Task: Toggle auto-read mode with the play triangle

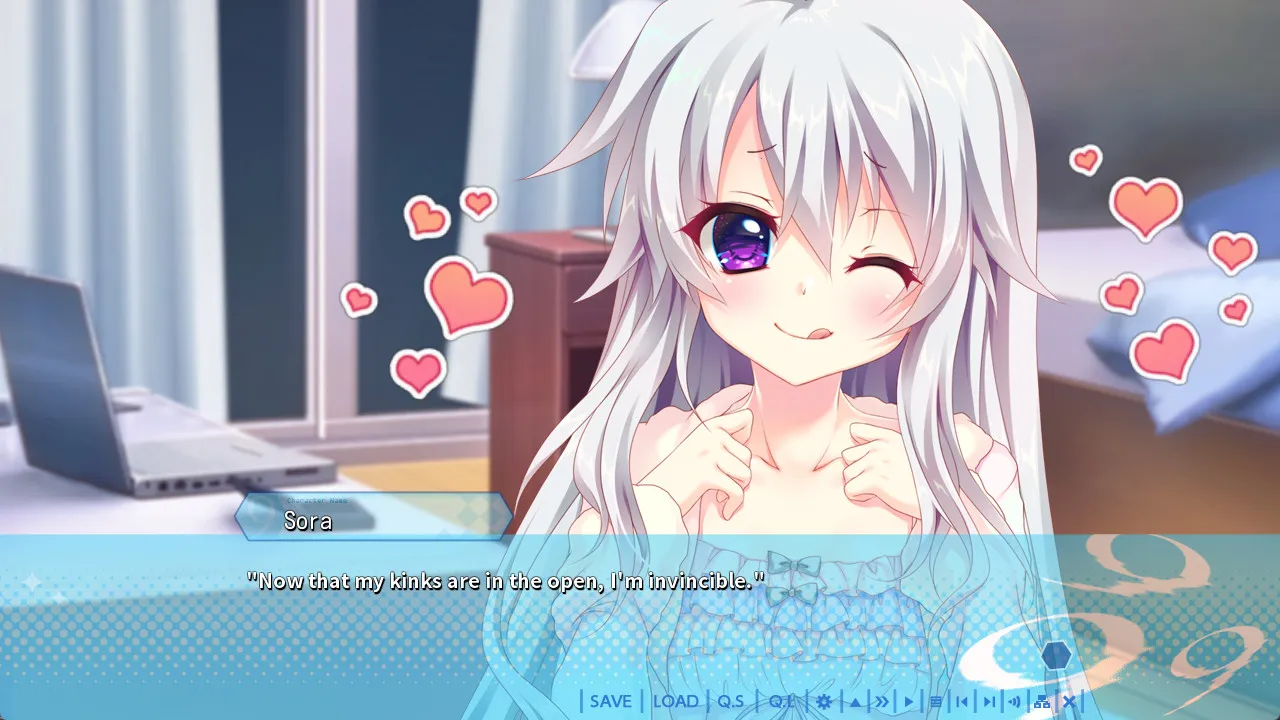Action: [907, 702]
